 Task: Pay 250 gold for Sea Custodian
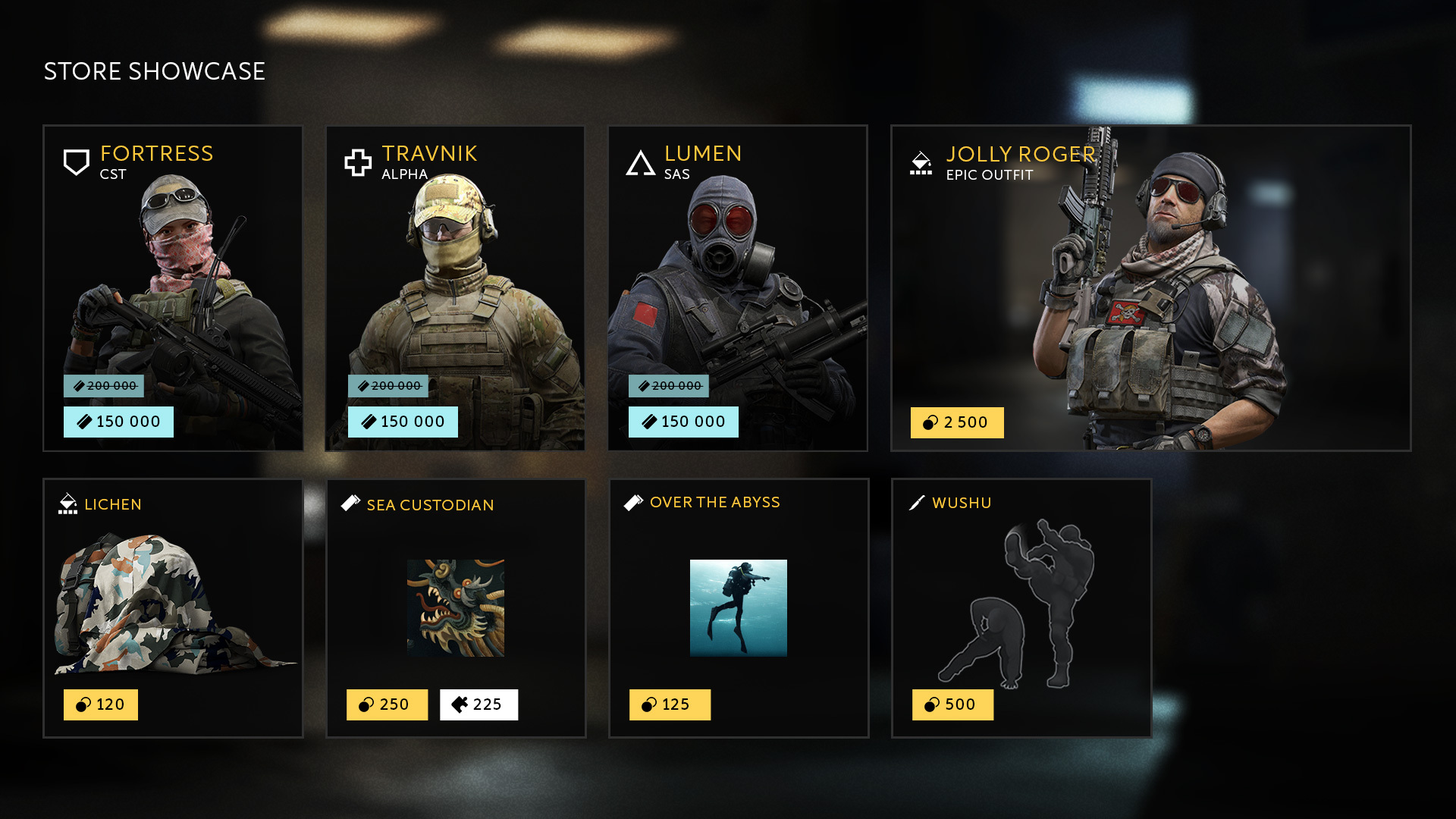(x=387, y=704)
